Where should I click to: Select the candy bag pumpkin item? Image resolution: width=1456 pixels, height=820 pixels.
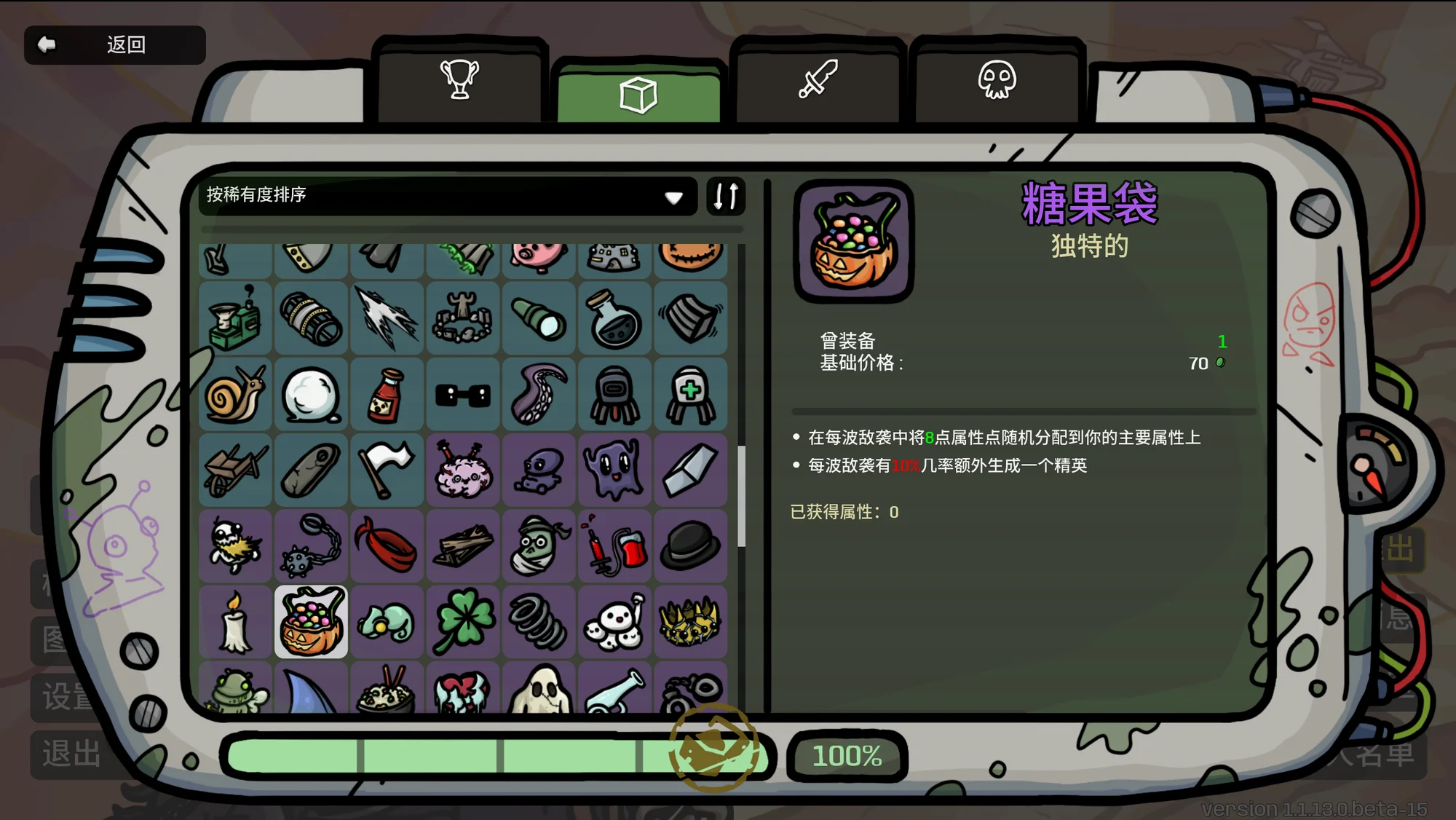tap(311, 622)
